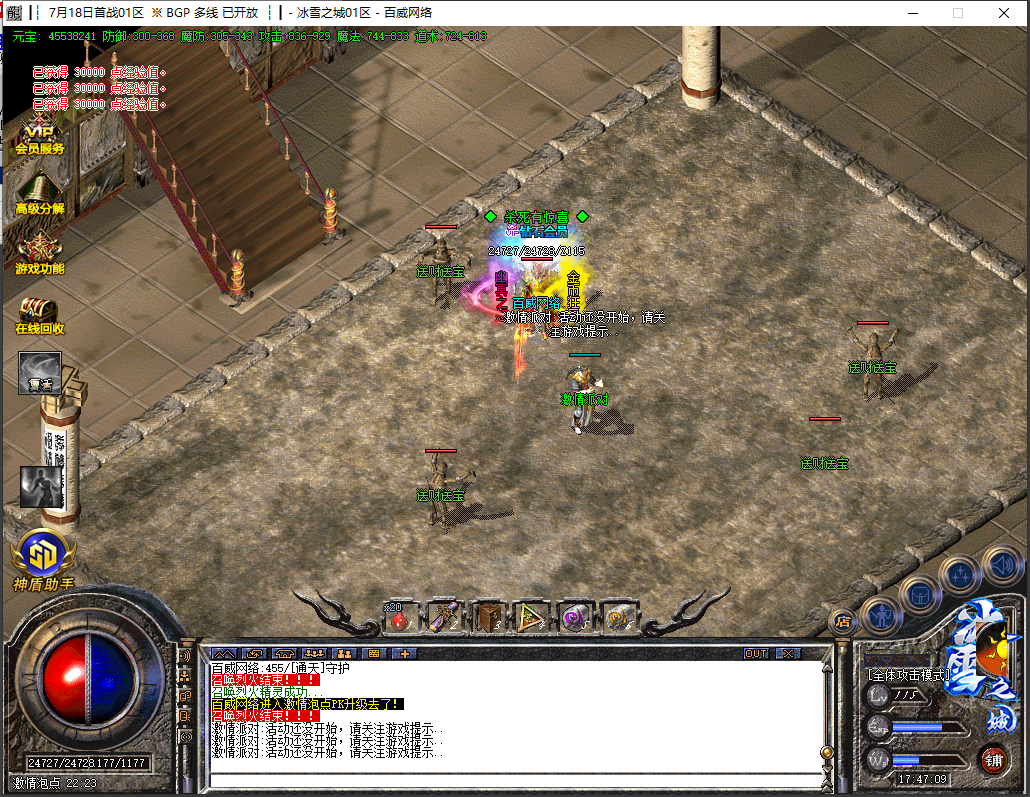This screenshot has width=1030, height=797.
Task: Click the OUT button on chat panel
Action: pos(757,653)
